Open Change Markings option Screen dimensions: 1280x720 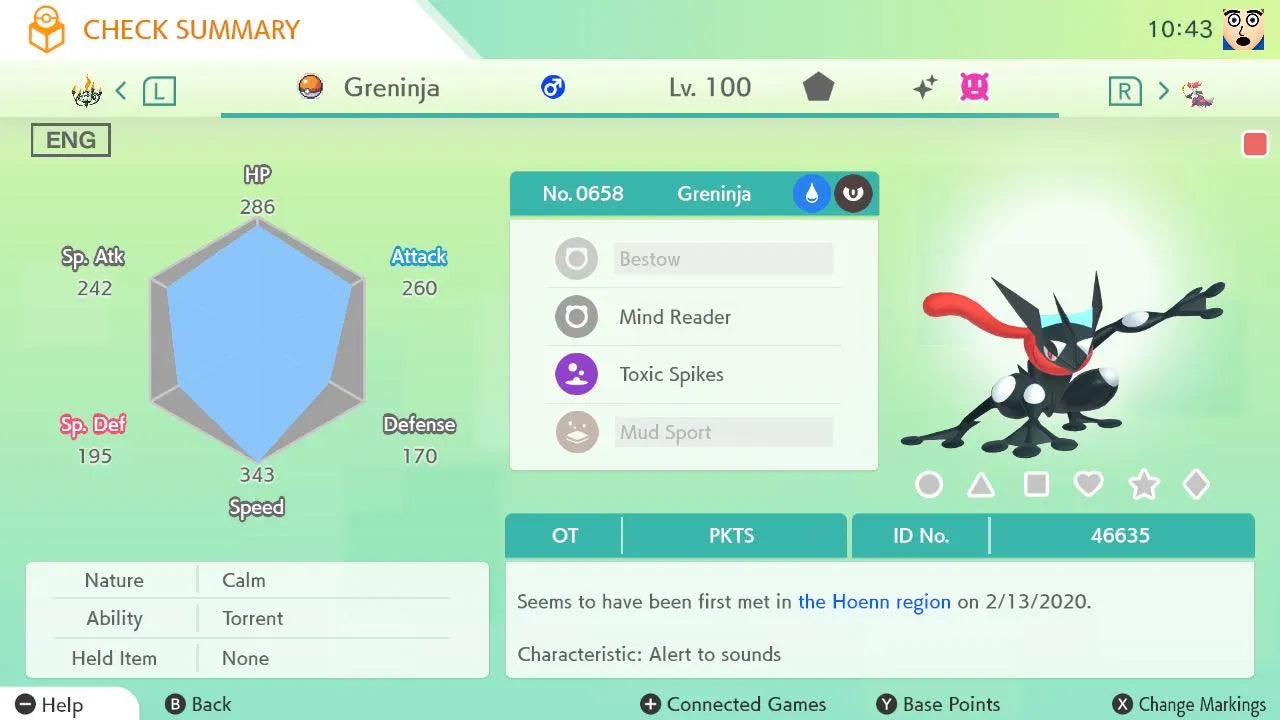[1189, 705]
